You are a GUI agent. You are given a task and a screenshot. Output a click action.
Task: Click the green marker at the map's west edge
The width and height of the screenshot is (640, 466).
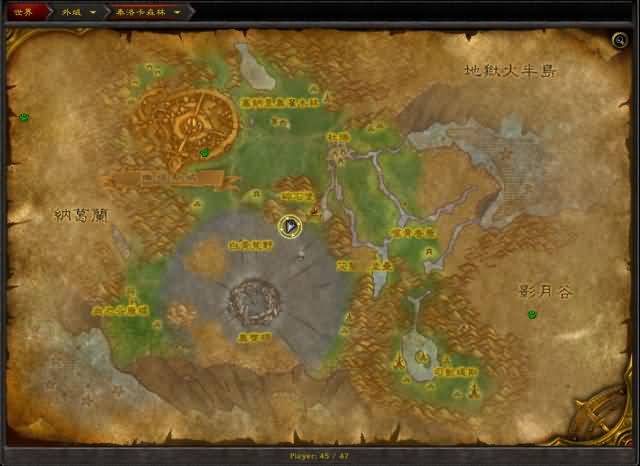[24, 118]
